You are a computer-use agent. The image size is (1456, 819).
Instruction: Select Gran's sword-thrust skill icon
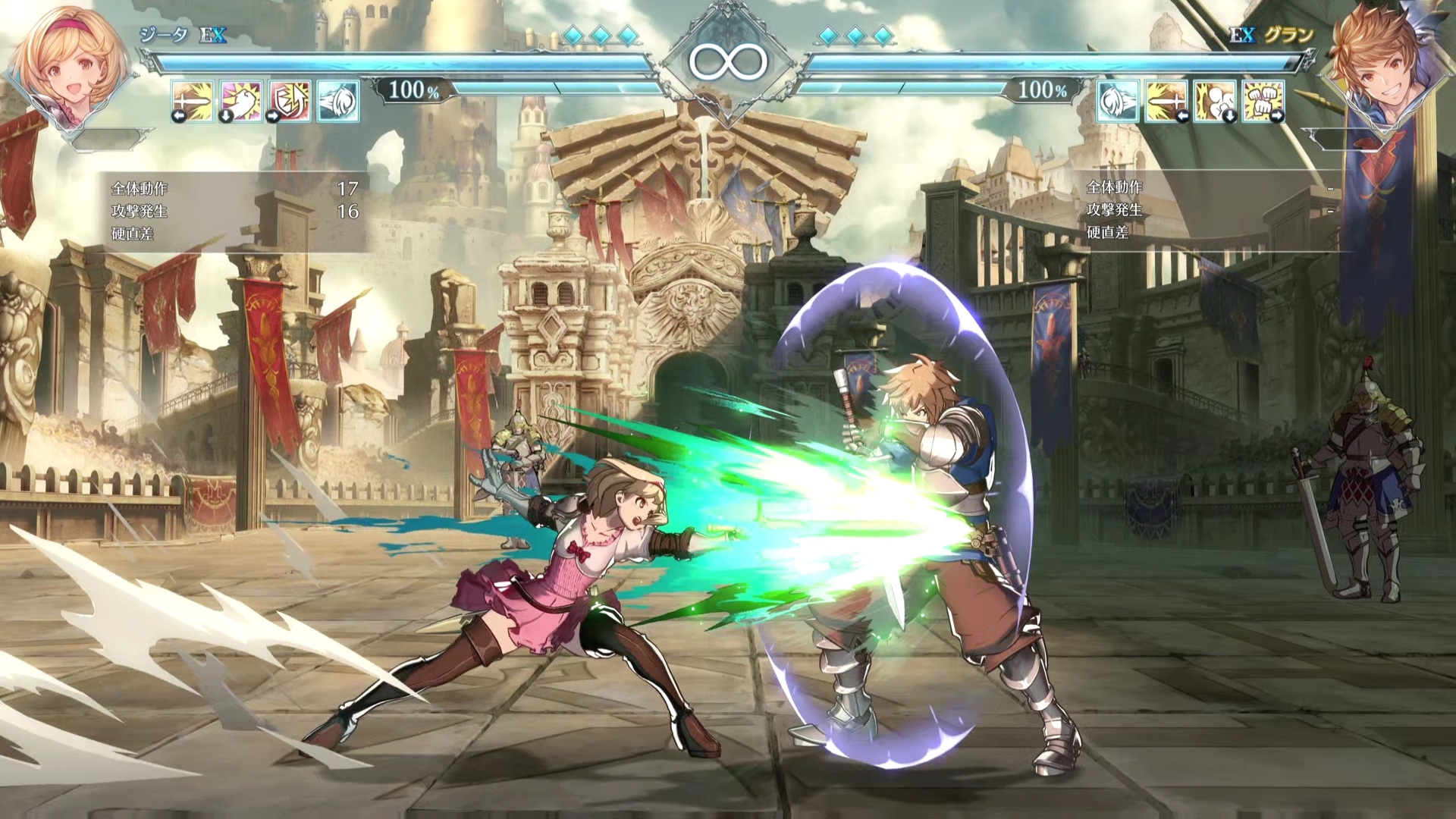(x=1166, y=102)
